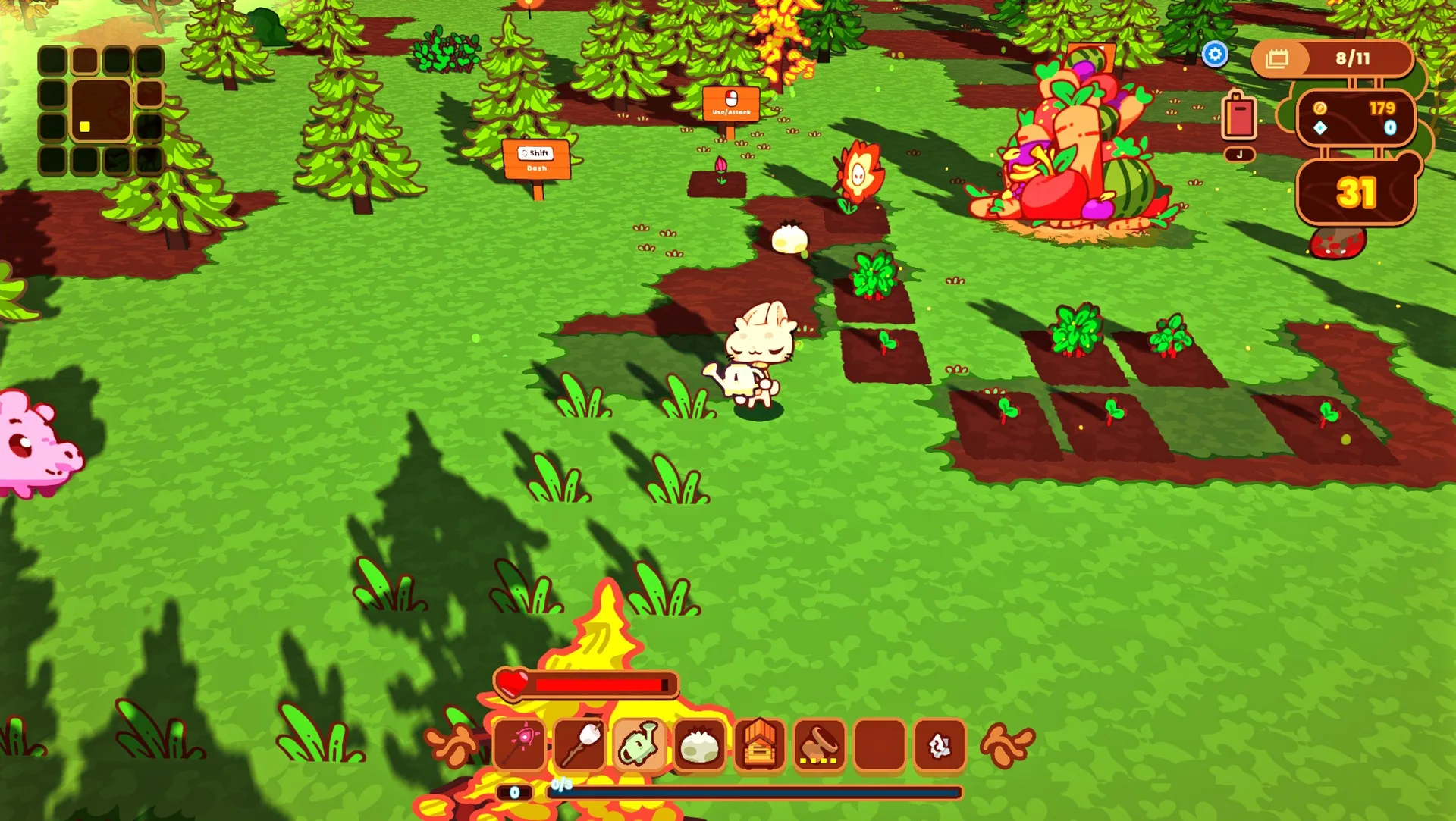Select the pink magic wand slot
This screenshot has width=1456, height=821.
pyautogui.click(x=519, y=744)
